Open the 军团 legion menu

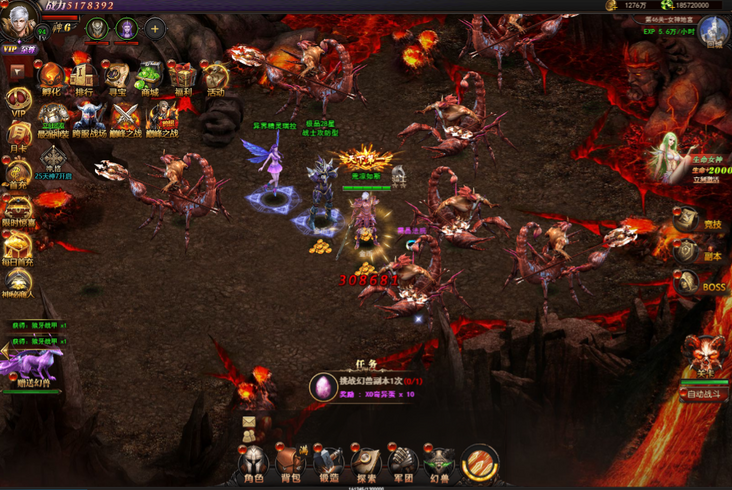coord(403,463)
